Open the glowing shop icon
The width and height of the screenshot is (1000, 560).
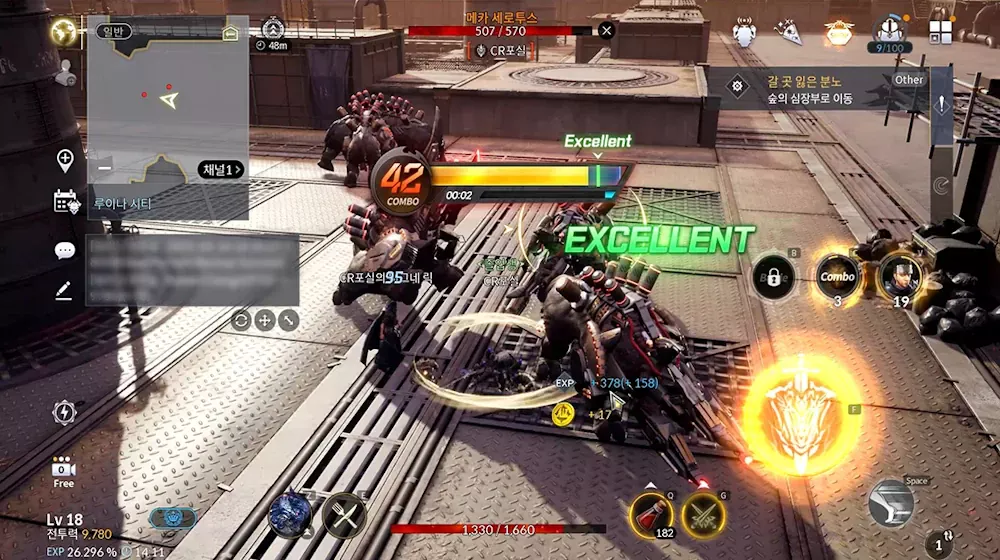[x=839, y=33]
